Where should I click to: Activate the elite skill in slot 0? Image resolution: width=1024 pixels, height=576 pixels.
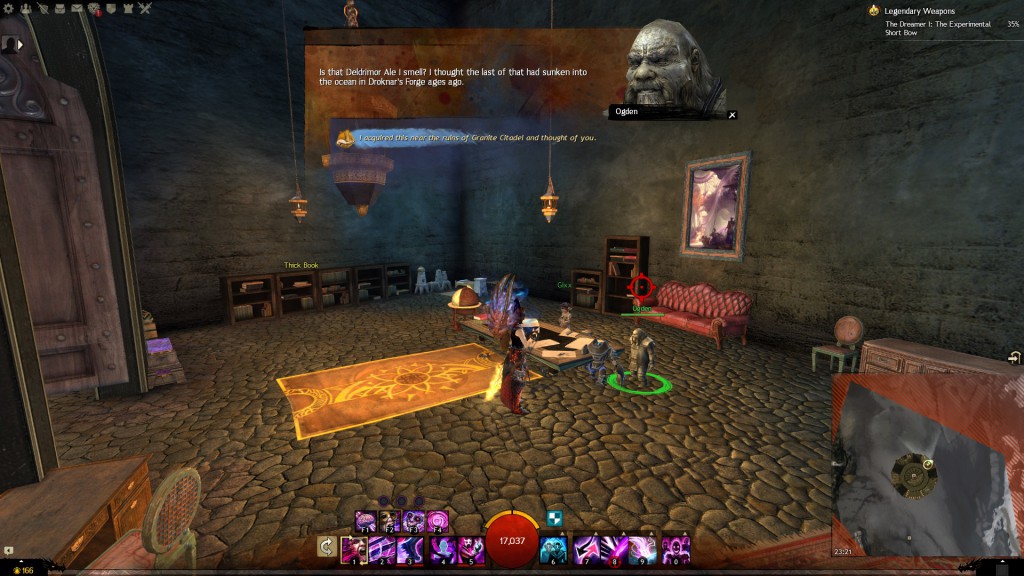(676, 549)
